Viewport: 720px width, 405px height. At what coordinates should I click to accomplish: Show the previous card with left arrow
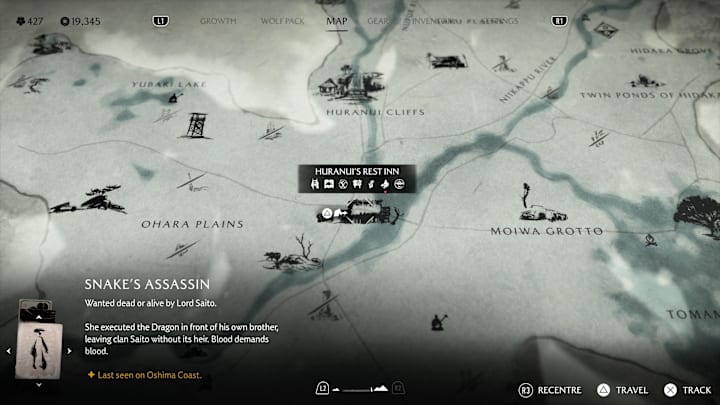(9, 350)
